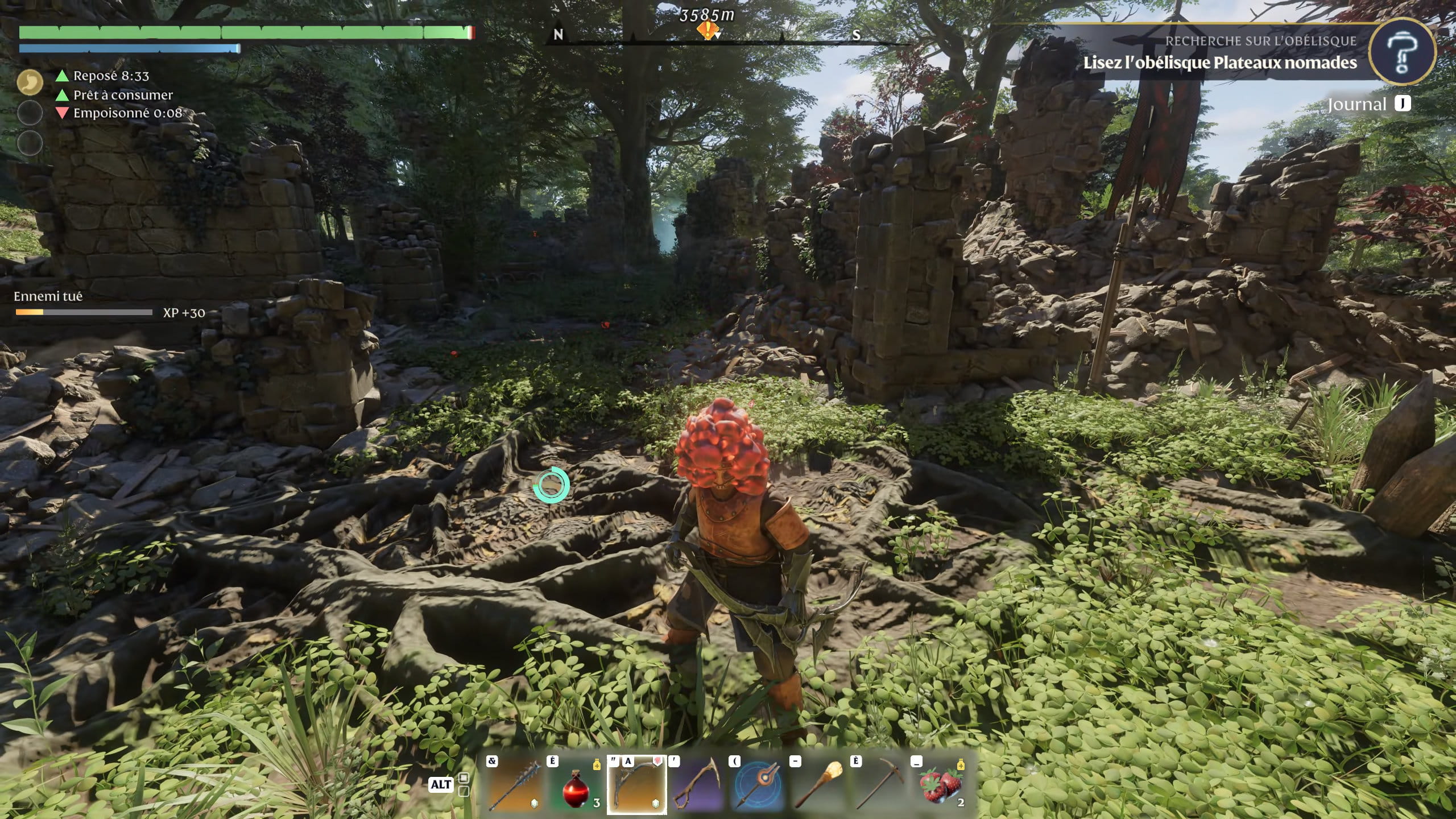
Task: Select the bow in the highlighted slot
Action: [x=636, y=784]
